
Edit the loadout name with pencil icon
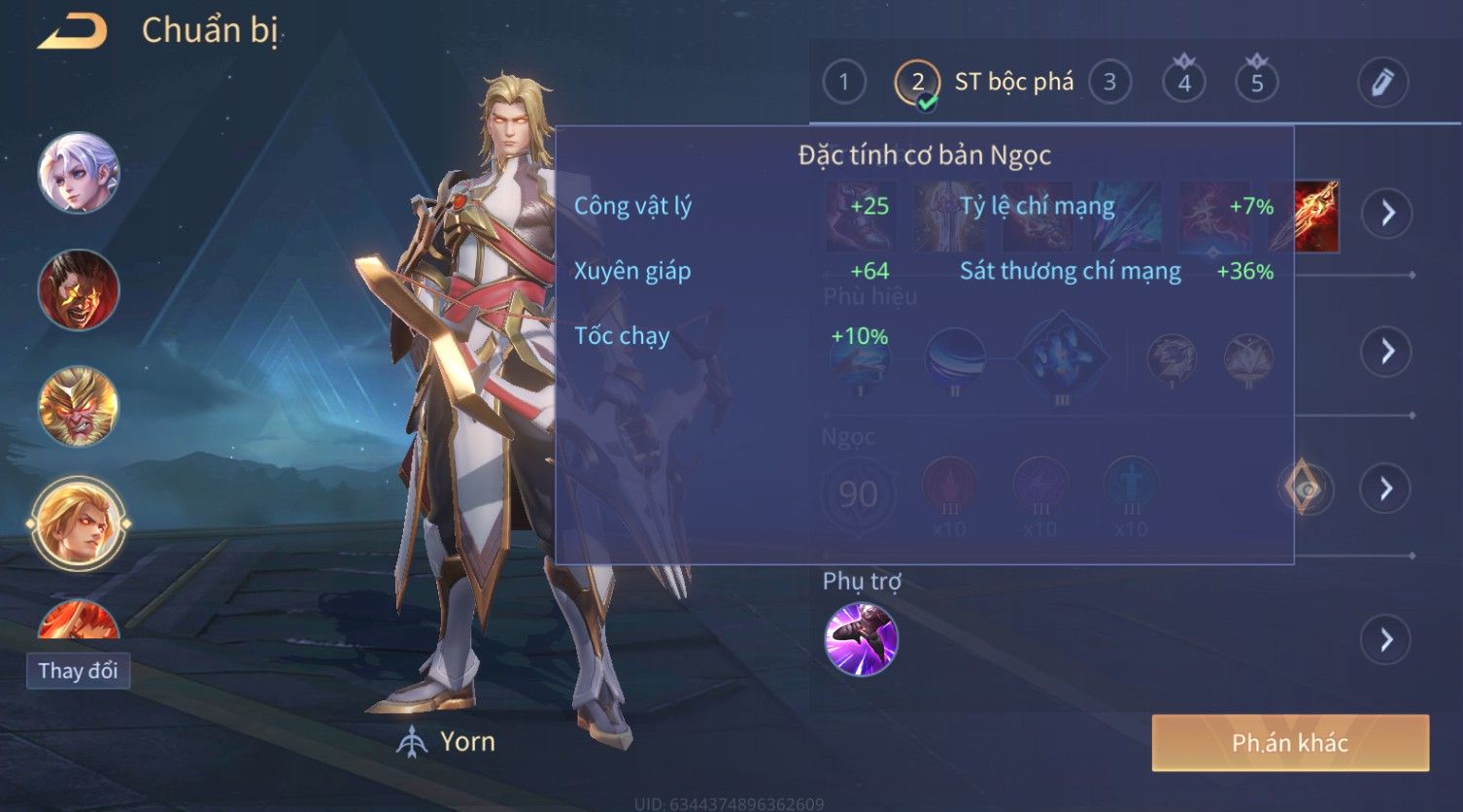click(1382, 83)
